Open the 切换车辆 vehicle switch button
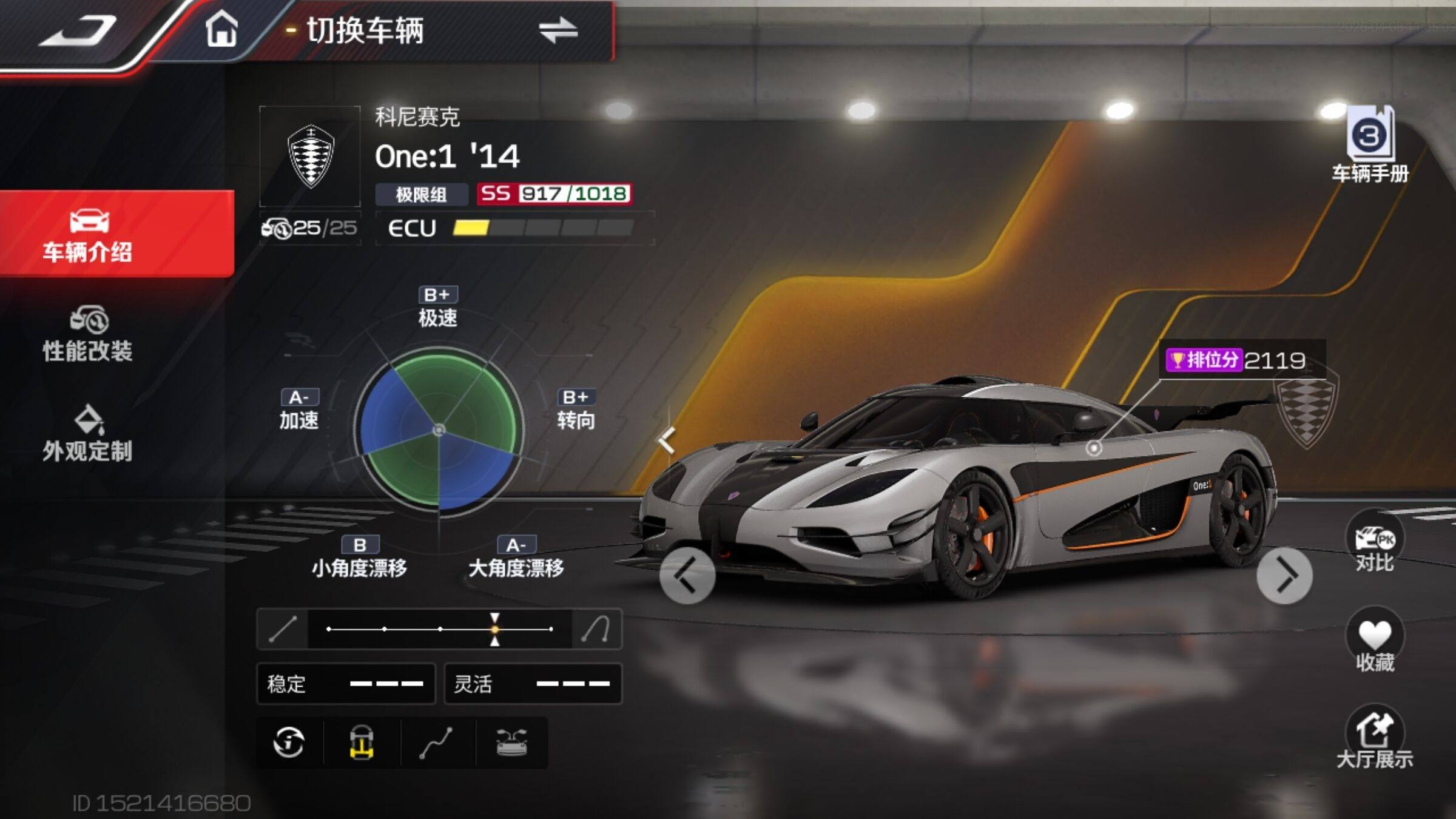1456x819 pixels. (x=558, y=30)
